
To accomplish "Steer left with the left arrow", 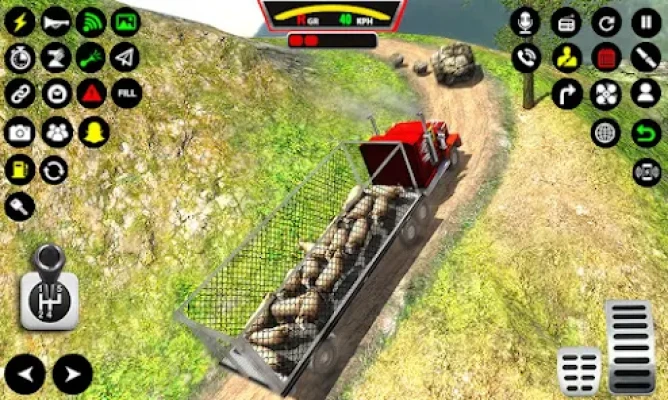I will coord(24,375).
